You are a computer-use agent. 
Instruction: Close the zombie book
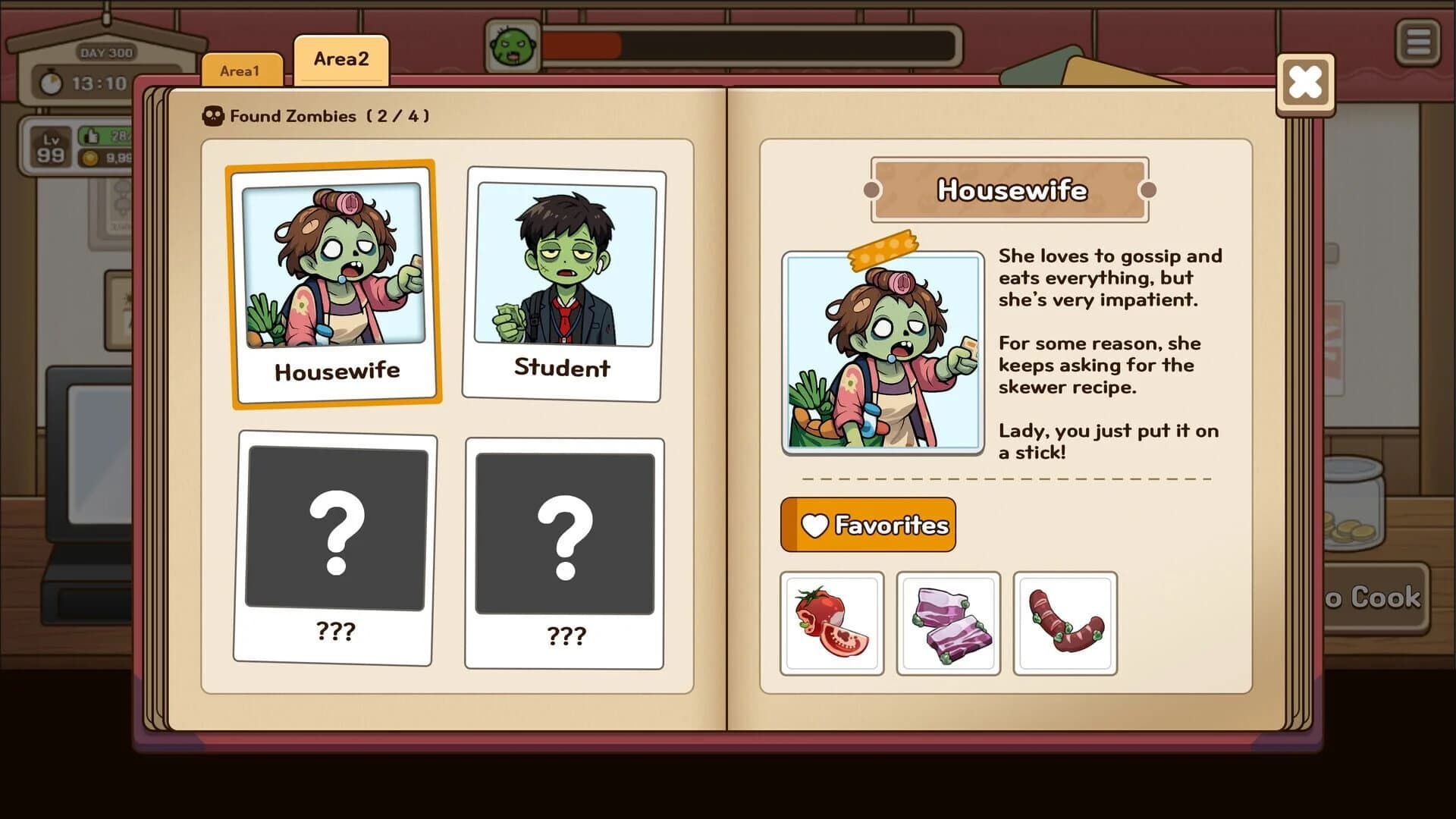point(1304,83)
